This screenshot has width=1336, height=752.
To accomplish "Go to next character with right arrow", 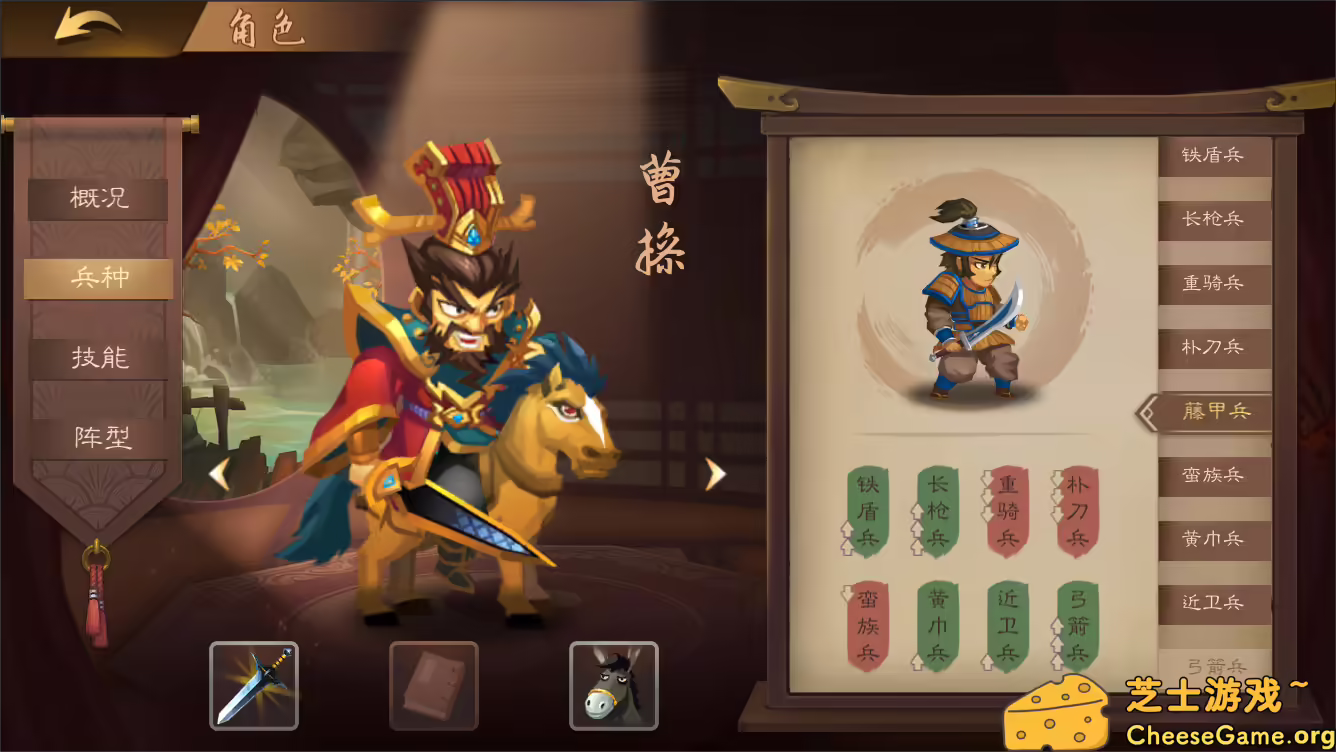I will click(713, 473).
